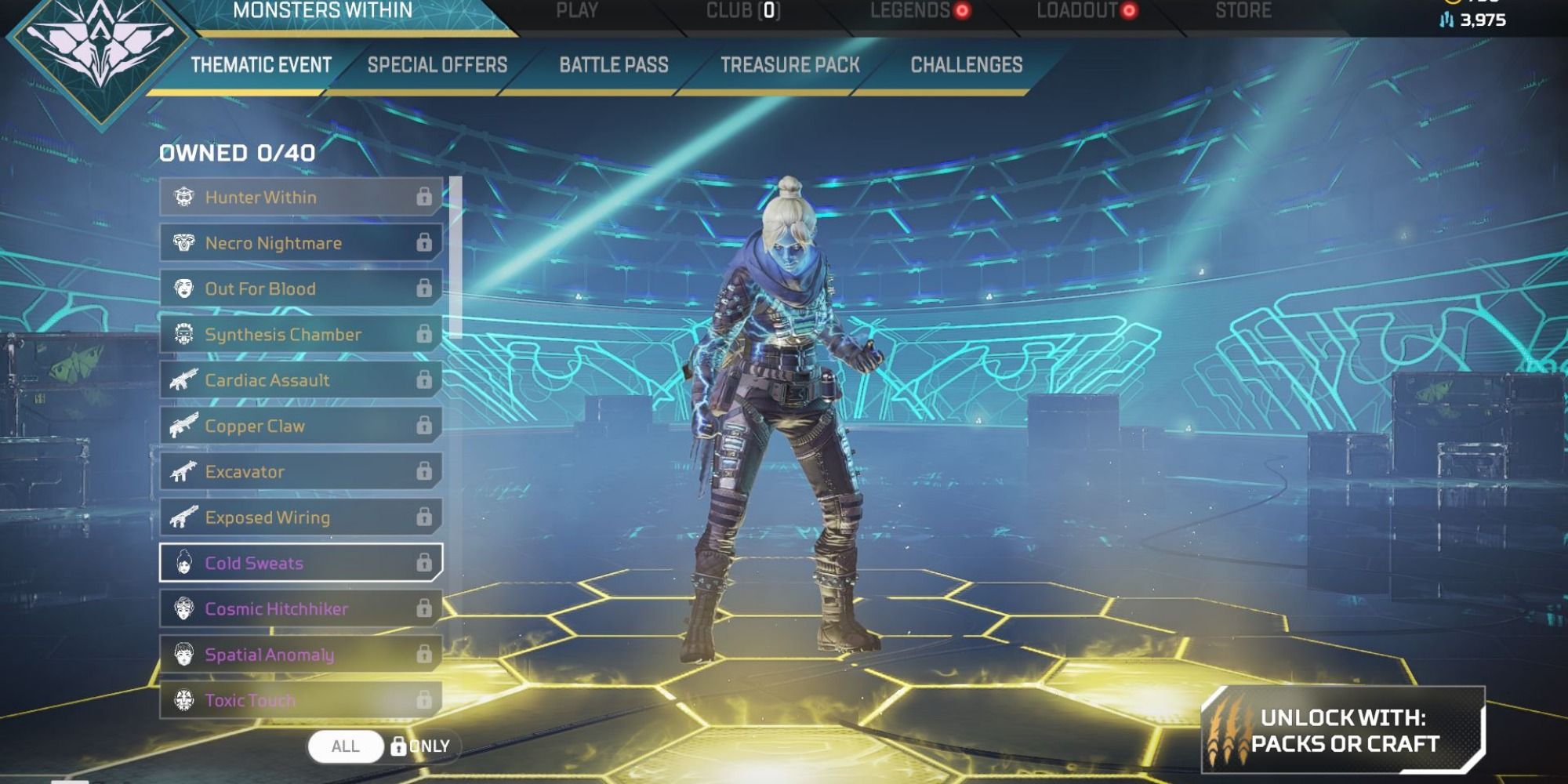Image resolution: width=1568 pixels, height=784 pixels.
Task: Click the Necro Nightmare creature icon
Action: click(183, 242)
